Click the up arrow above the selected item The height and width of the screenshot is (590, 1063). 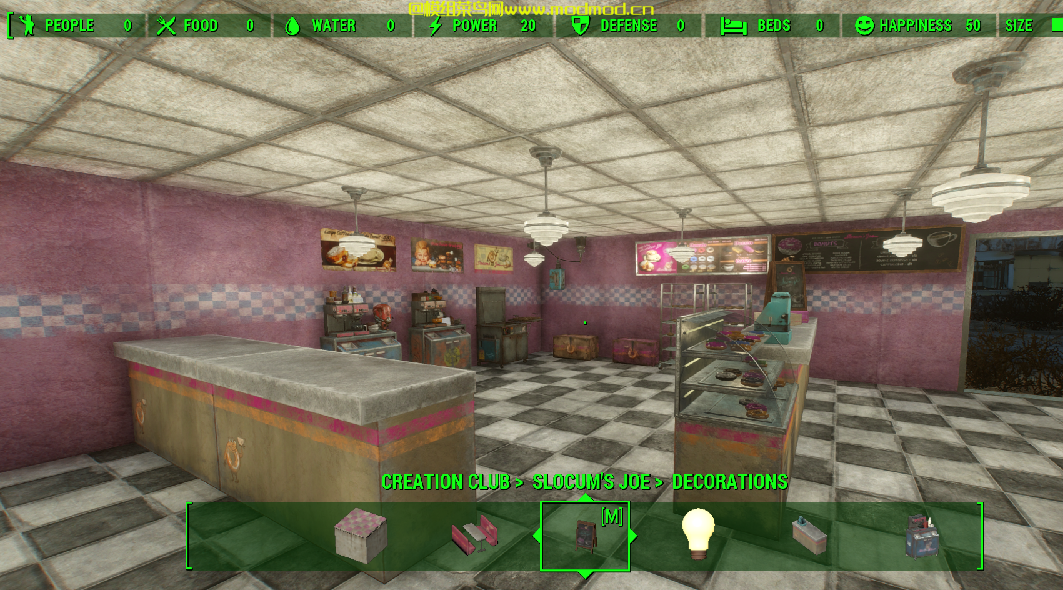[x=585, y=498]
